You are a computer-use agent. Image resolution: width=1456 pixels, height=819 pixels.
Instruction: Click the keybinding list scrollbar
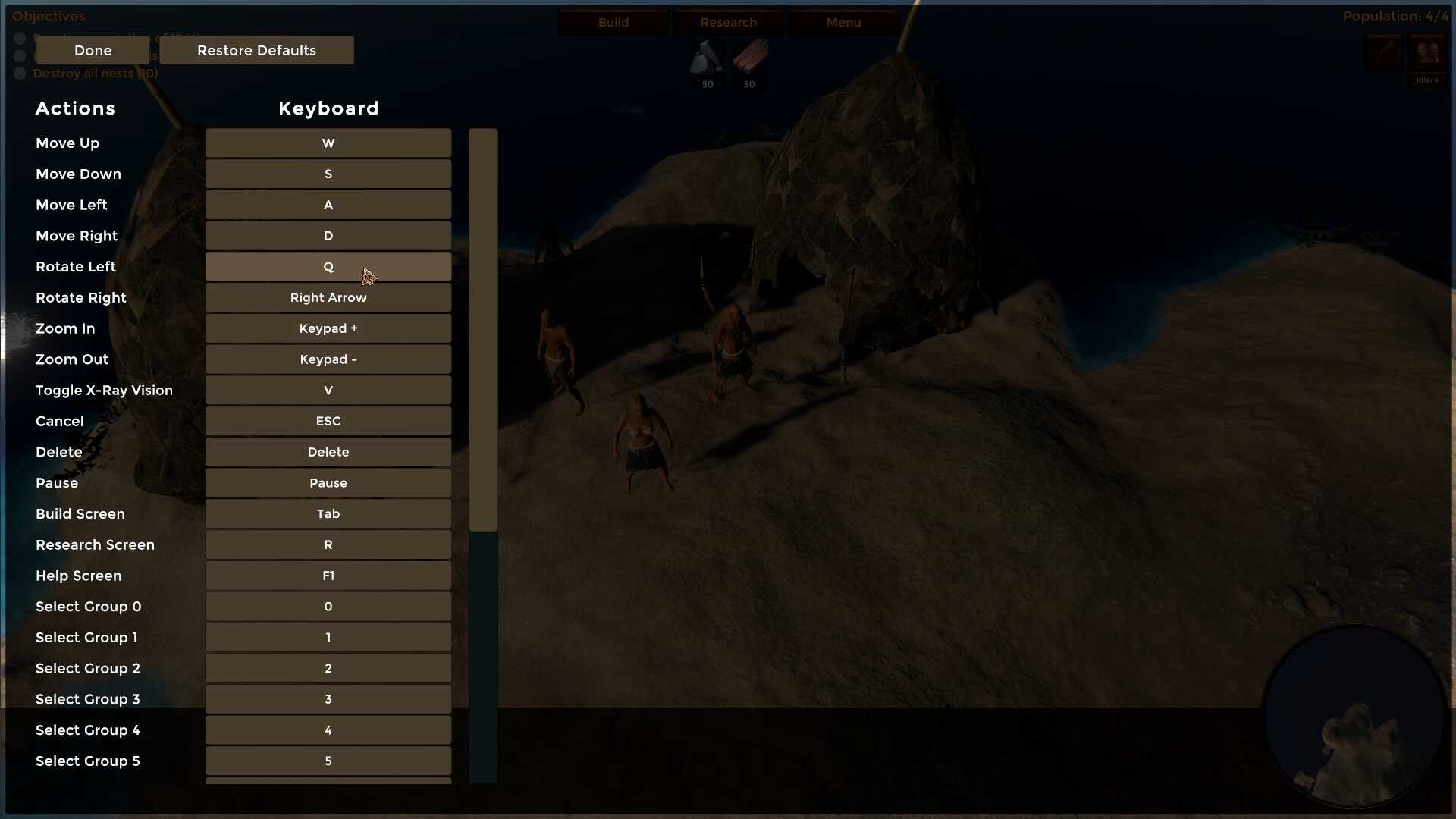pos(483,330)
